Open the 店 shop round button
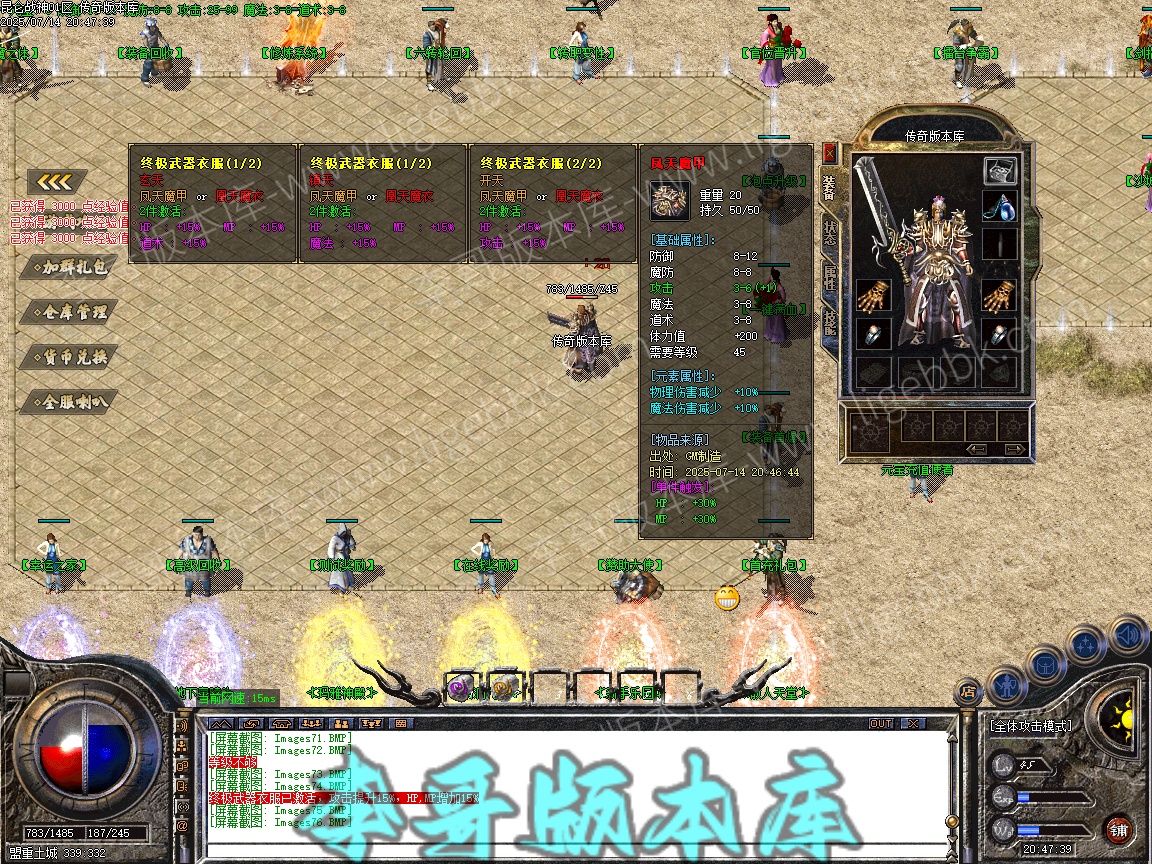The image size is (1152, 864). point(968,690)
